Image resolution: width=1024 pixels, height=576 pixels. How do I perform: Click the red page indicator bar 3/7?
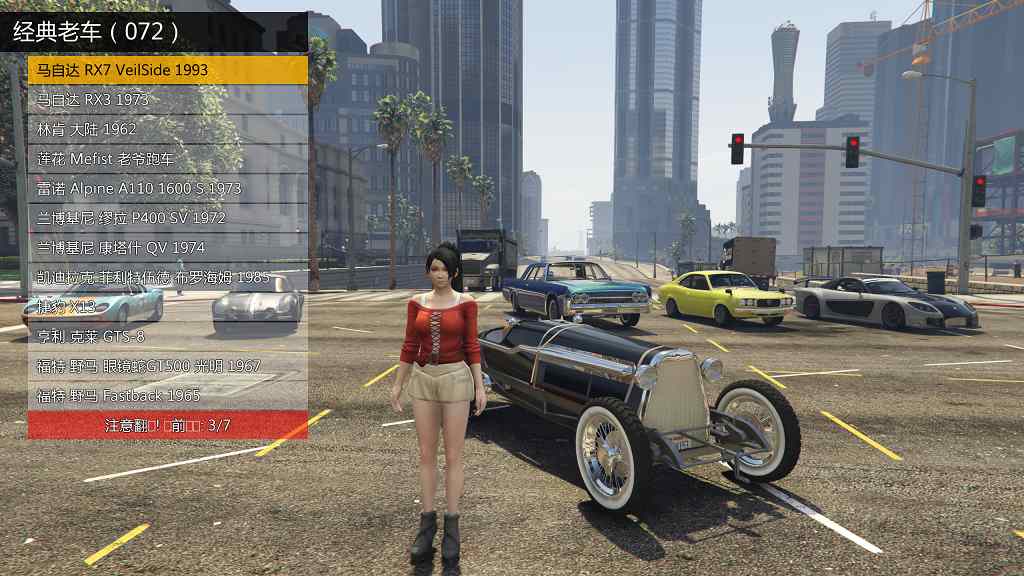click(x=167, y=425)
